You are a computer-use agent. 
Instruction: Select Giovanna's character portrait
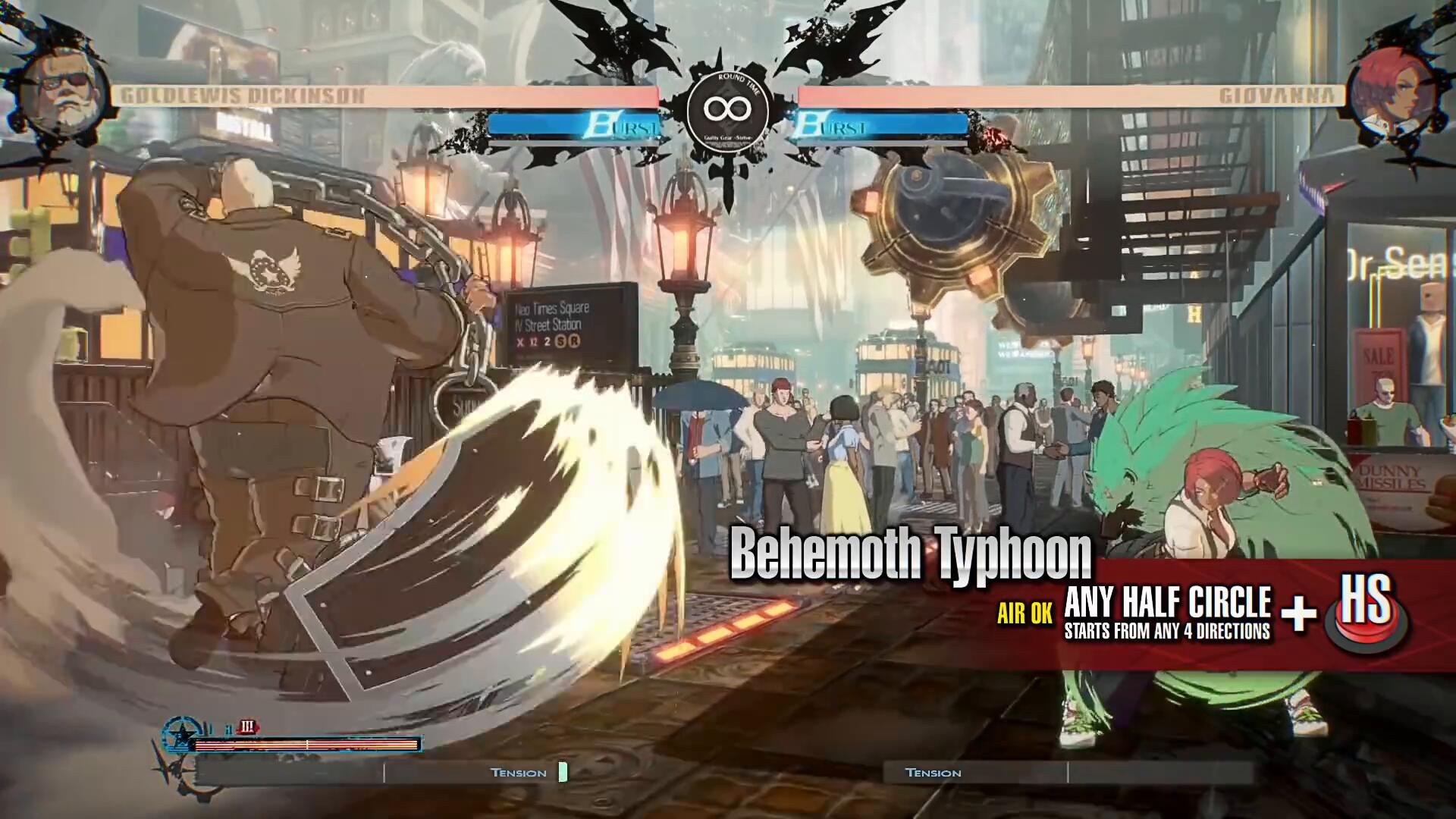pyautogui.click(x=1391, y=94)
